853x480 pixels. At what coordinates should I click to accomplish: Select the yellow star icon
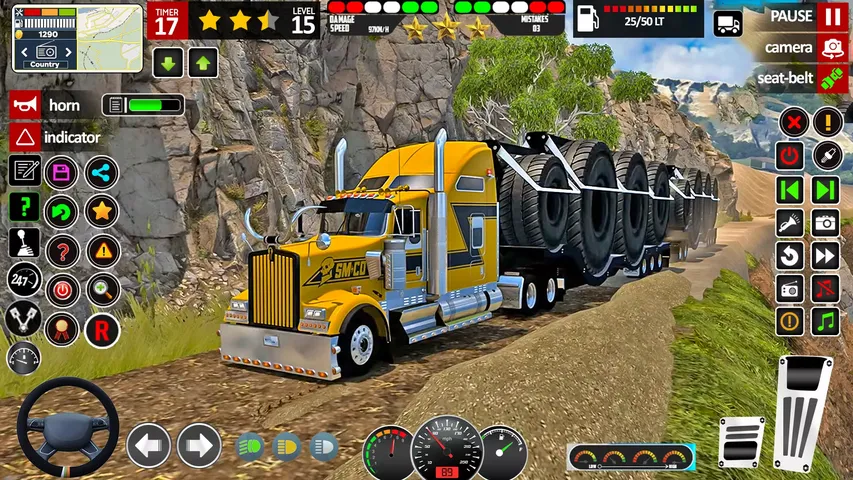tap(101, 211)
